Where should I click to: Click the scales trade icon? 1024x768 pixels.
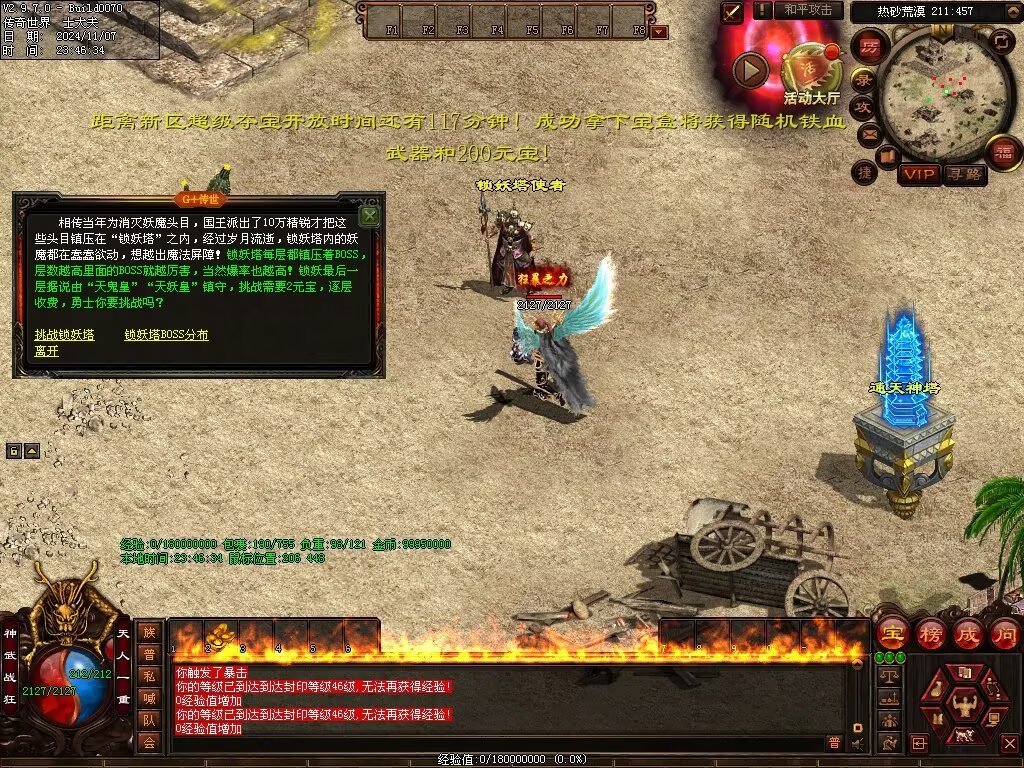tap(888, 676)
